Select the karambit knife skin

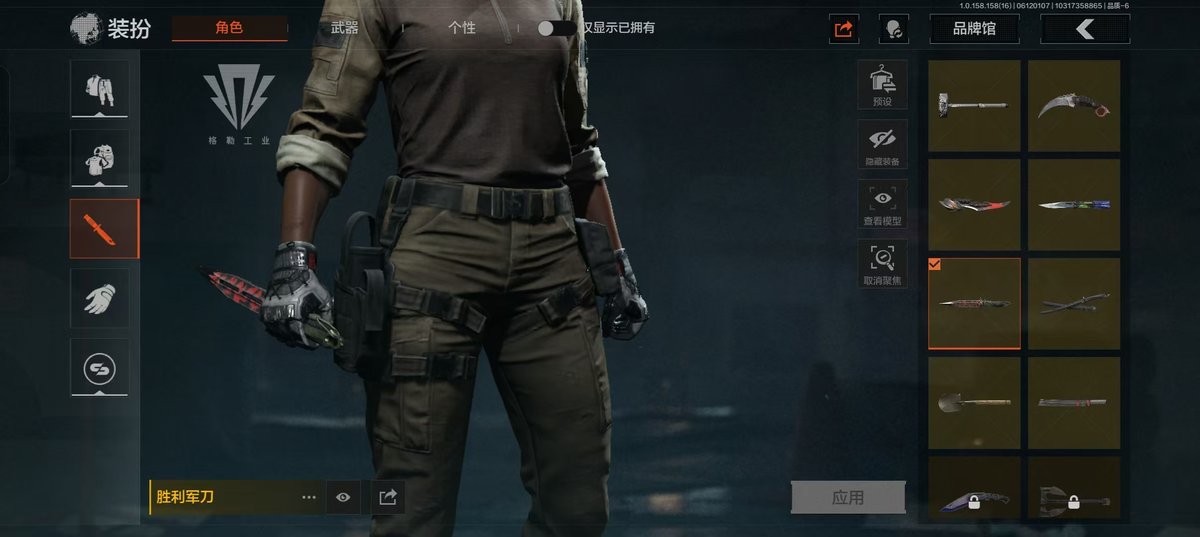[1074, 105]
